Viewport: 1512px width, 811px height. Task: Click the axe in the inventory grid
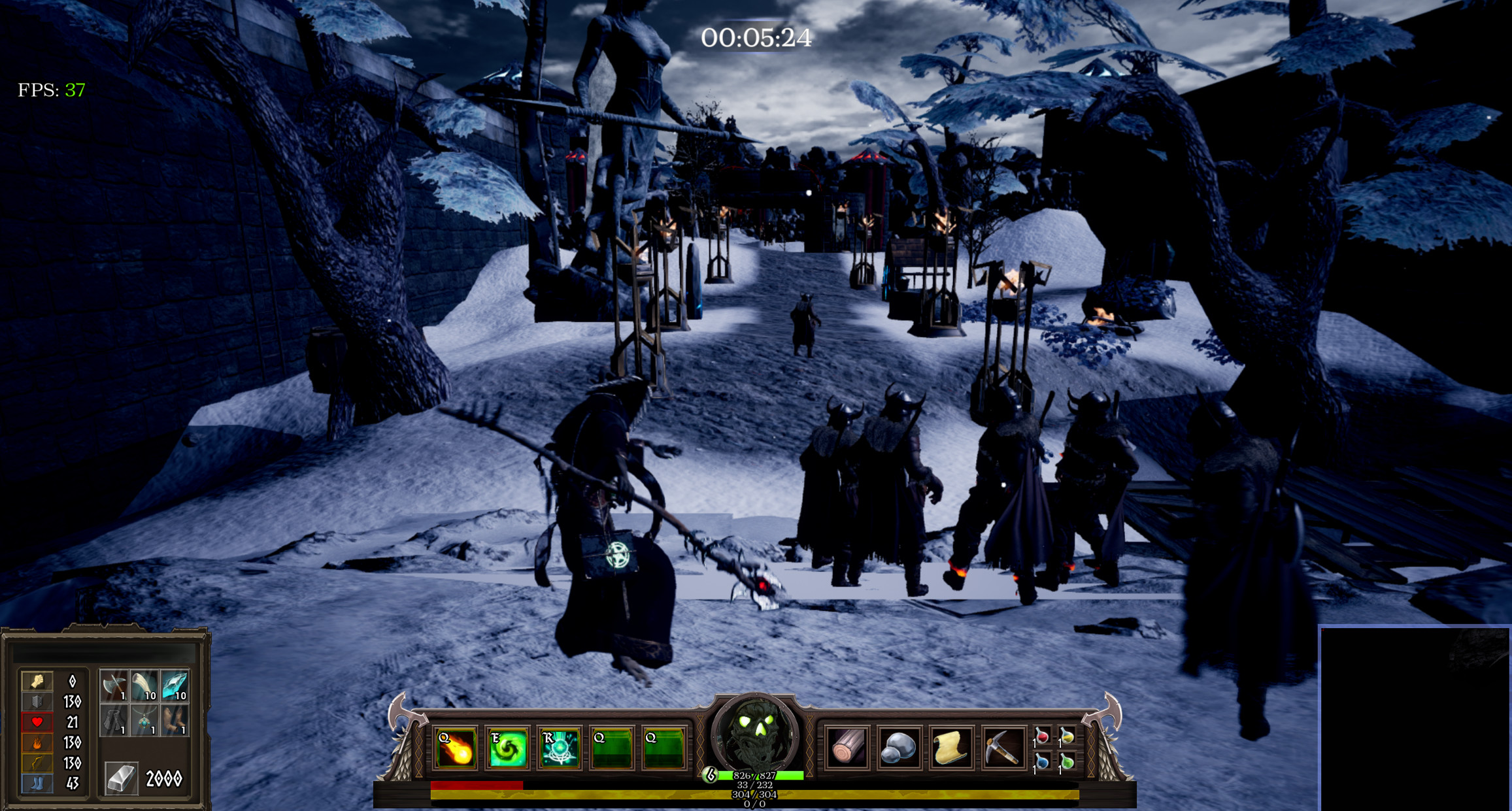tap(114, 686)
